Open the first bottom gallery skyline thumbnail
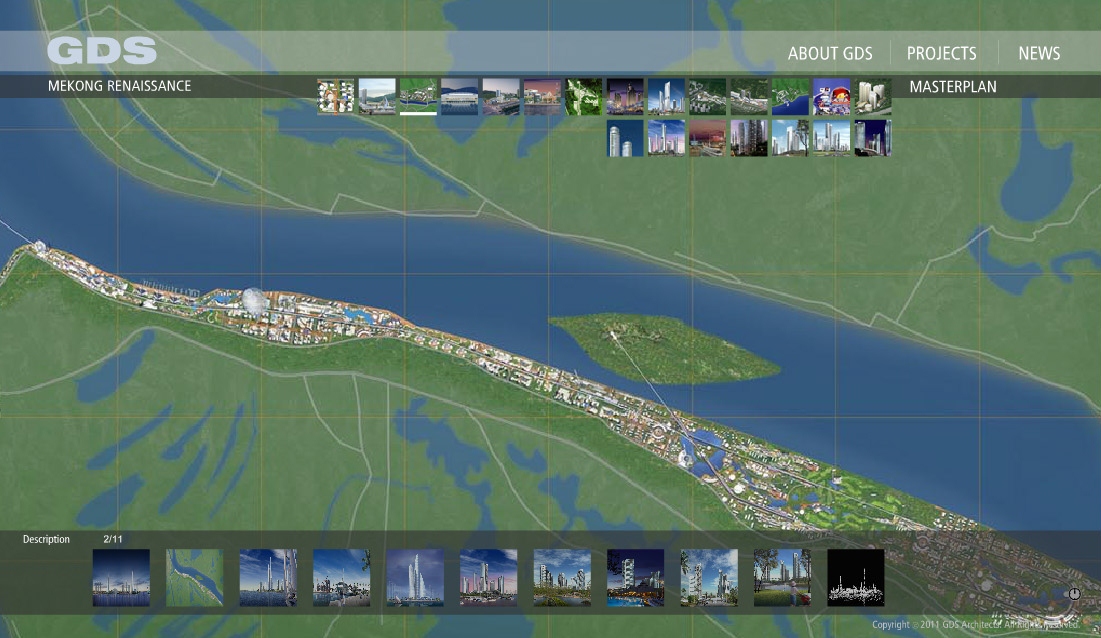This screenshot has width=1101, height=638. [121, 578]
